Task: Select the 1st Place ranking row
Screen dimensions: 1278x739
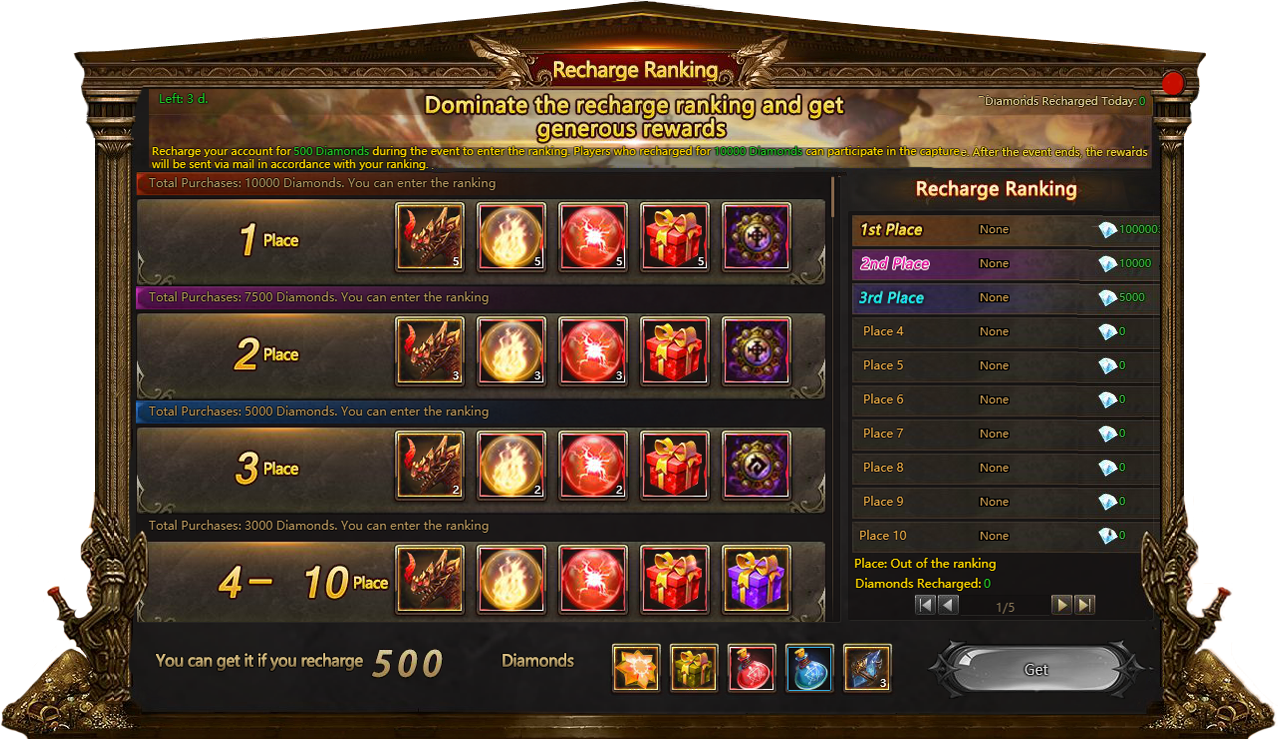Action: point(1005,230)
